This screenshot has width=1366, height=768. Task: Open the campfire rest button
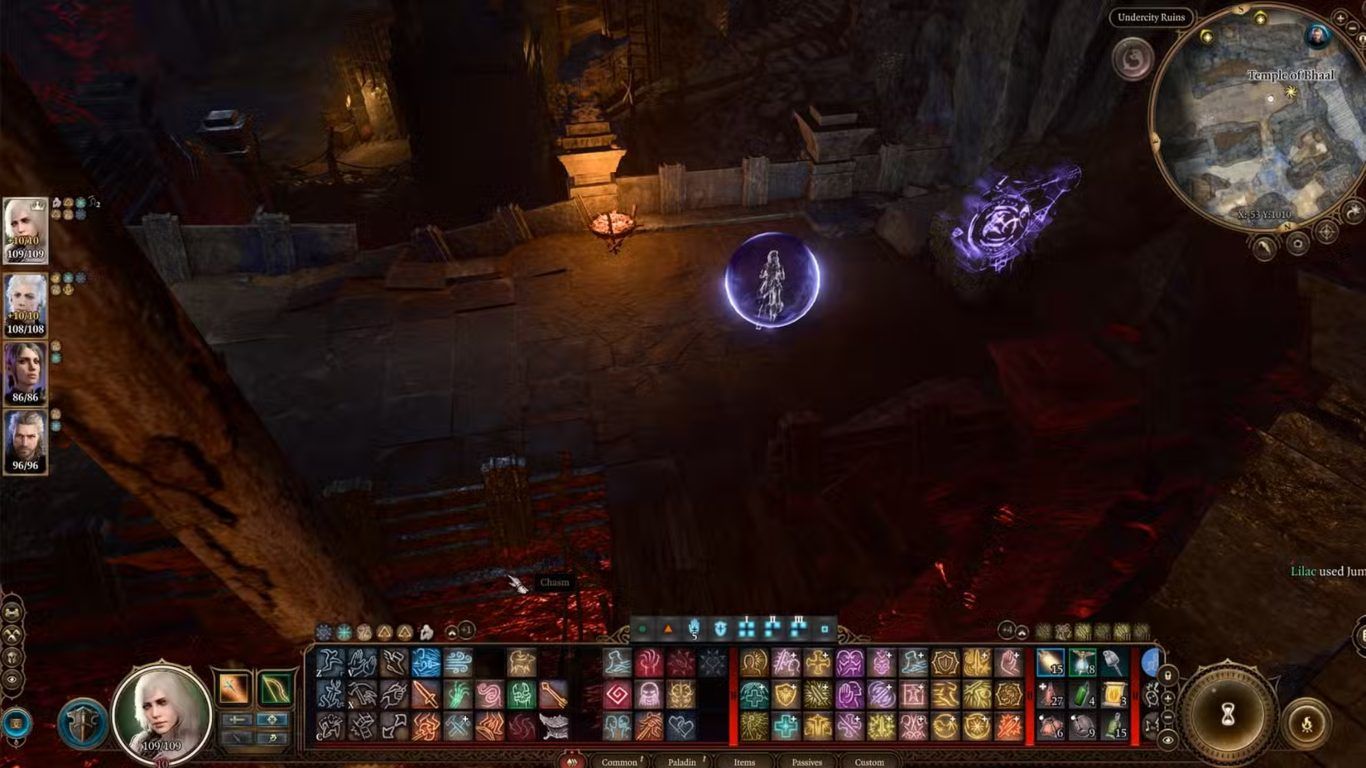1306,721
